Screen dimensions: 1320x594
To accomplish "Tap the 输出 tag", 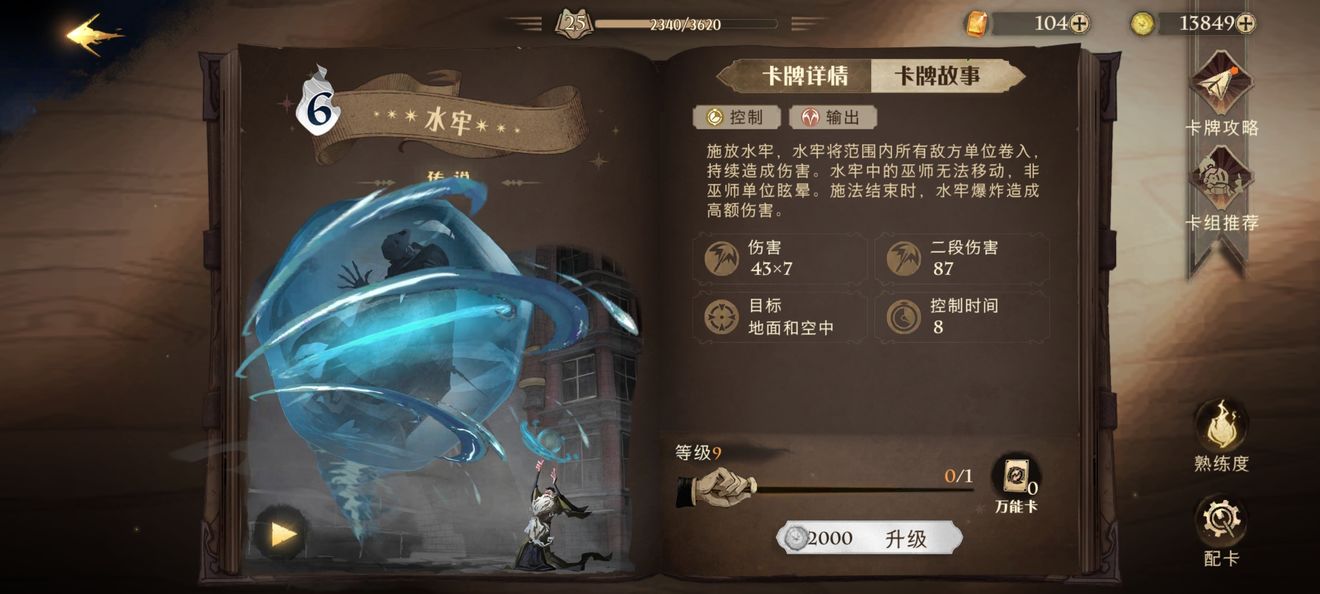I will point(833,117).
